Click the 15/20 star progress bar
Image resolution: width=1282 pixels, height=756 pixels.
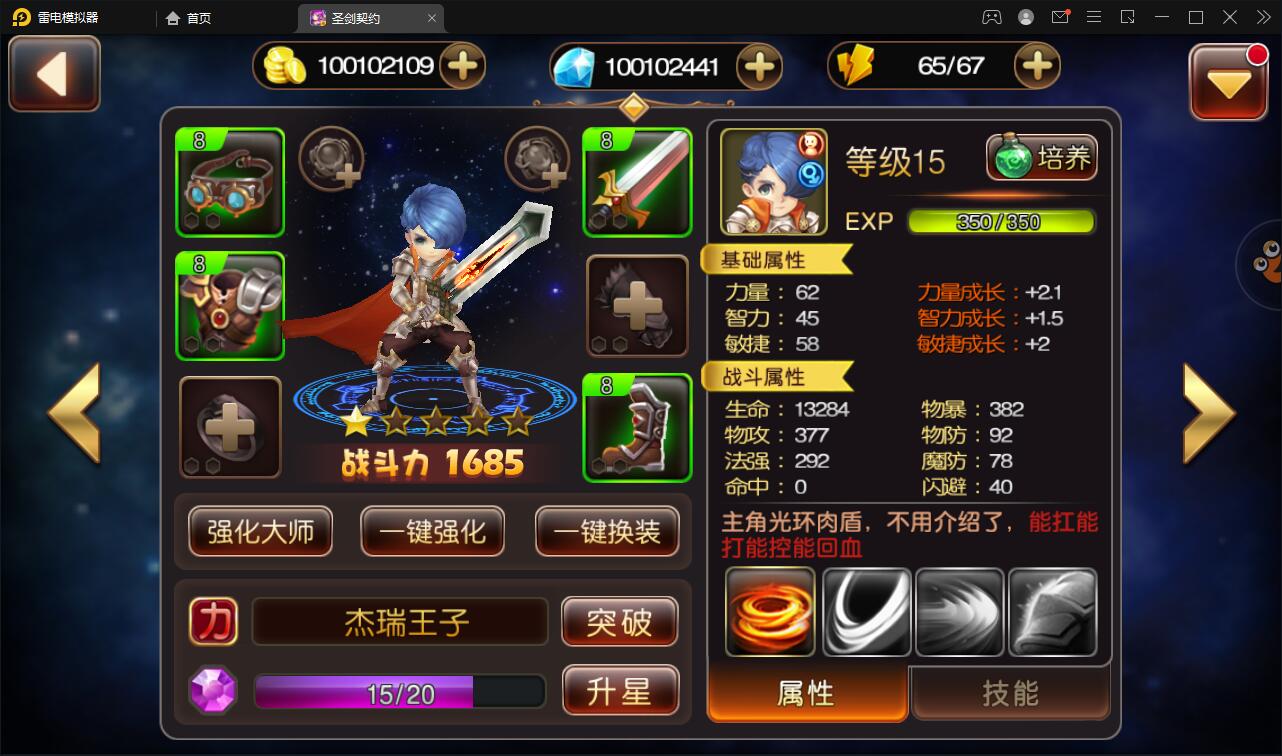point(399,690)
